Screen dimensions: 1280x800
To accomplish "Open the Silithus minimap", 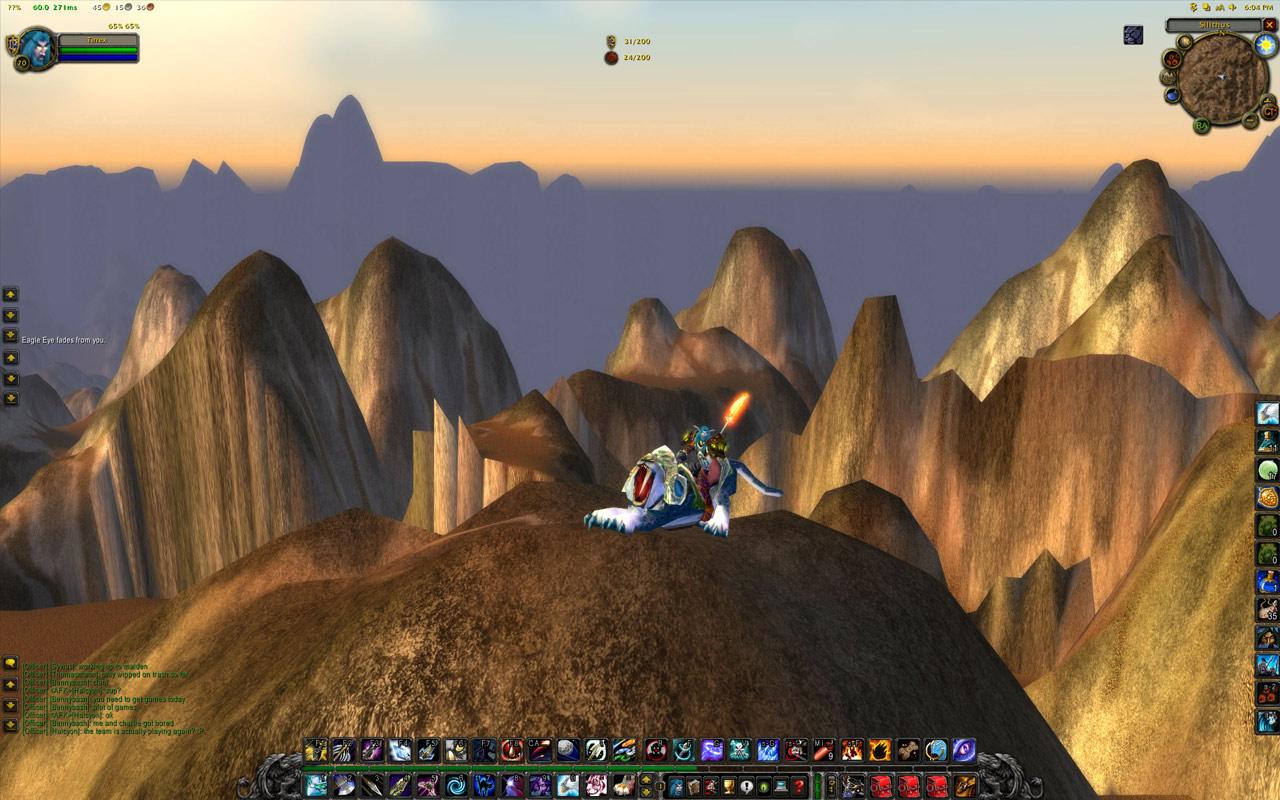I will tap(1220, 78).
